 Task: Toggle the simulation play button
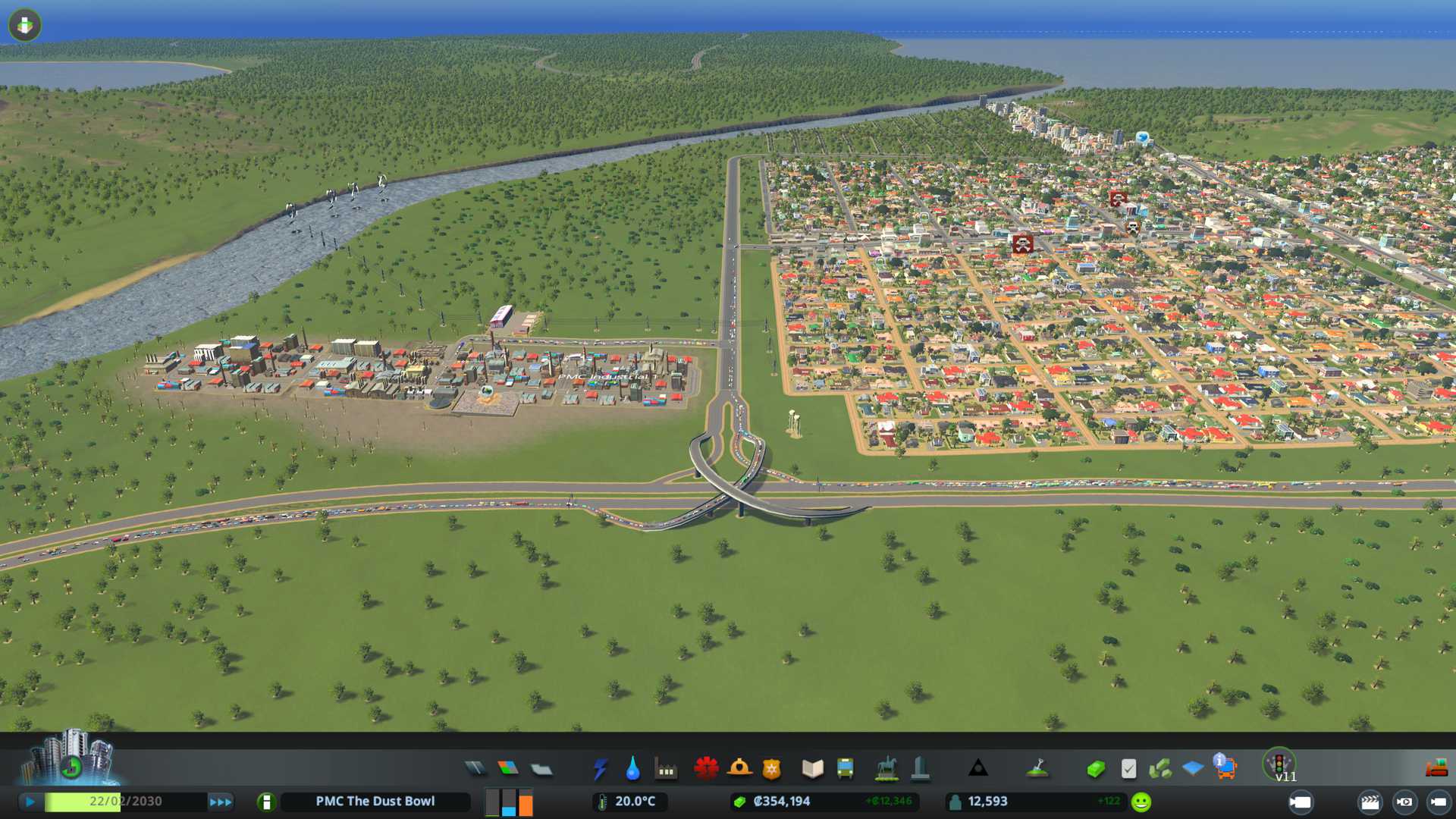click(x=30, y=802)
